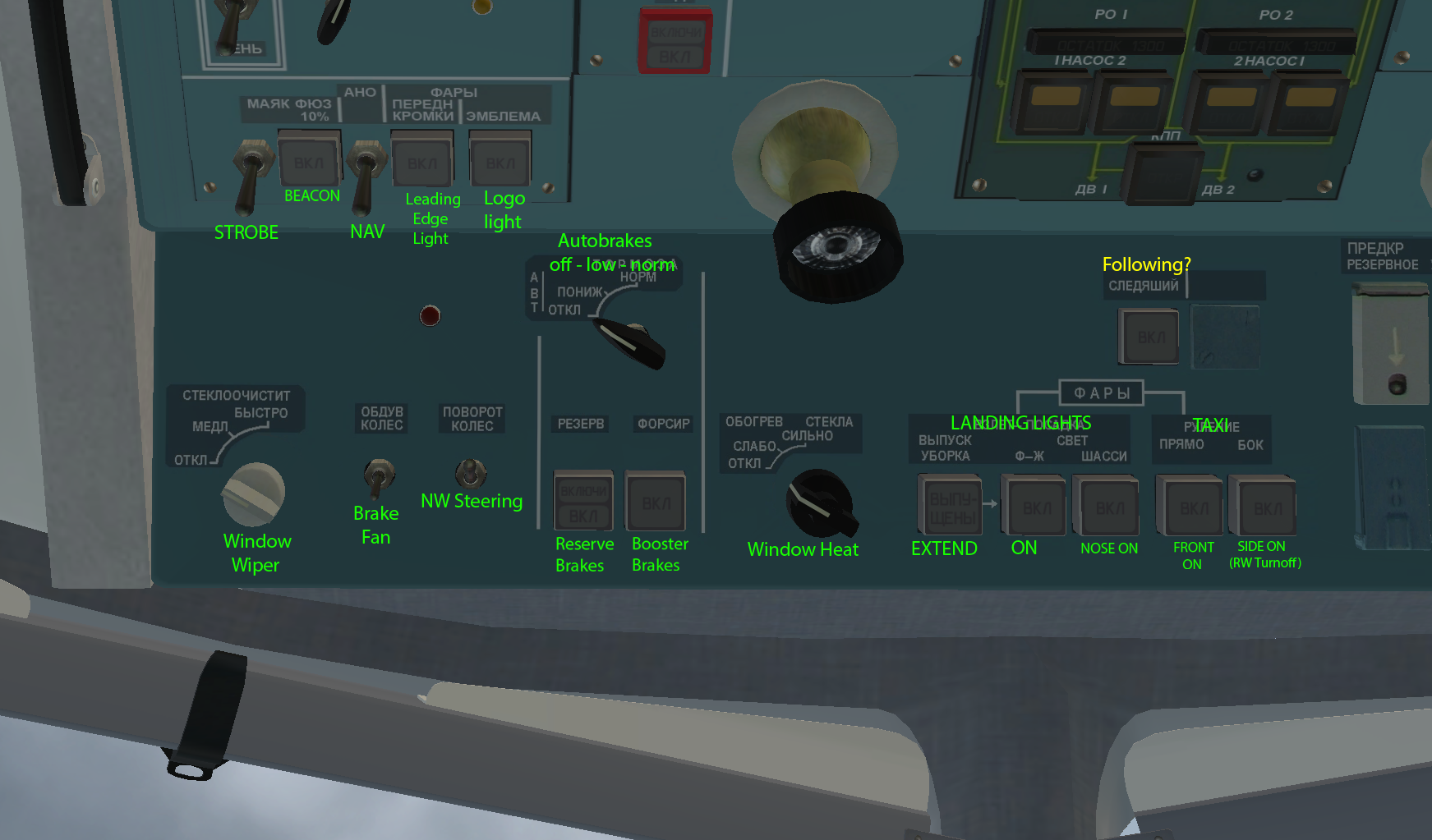Push the Following (СЛЕДЯЩИЙ) button
The width and height of the screenshot is (1432, 840).
point(1149,337)
